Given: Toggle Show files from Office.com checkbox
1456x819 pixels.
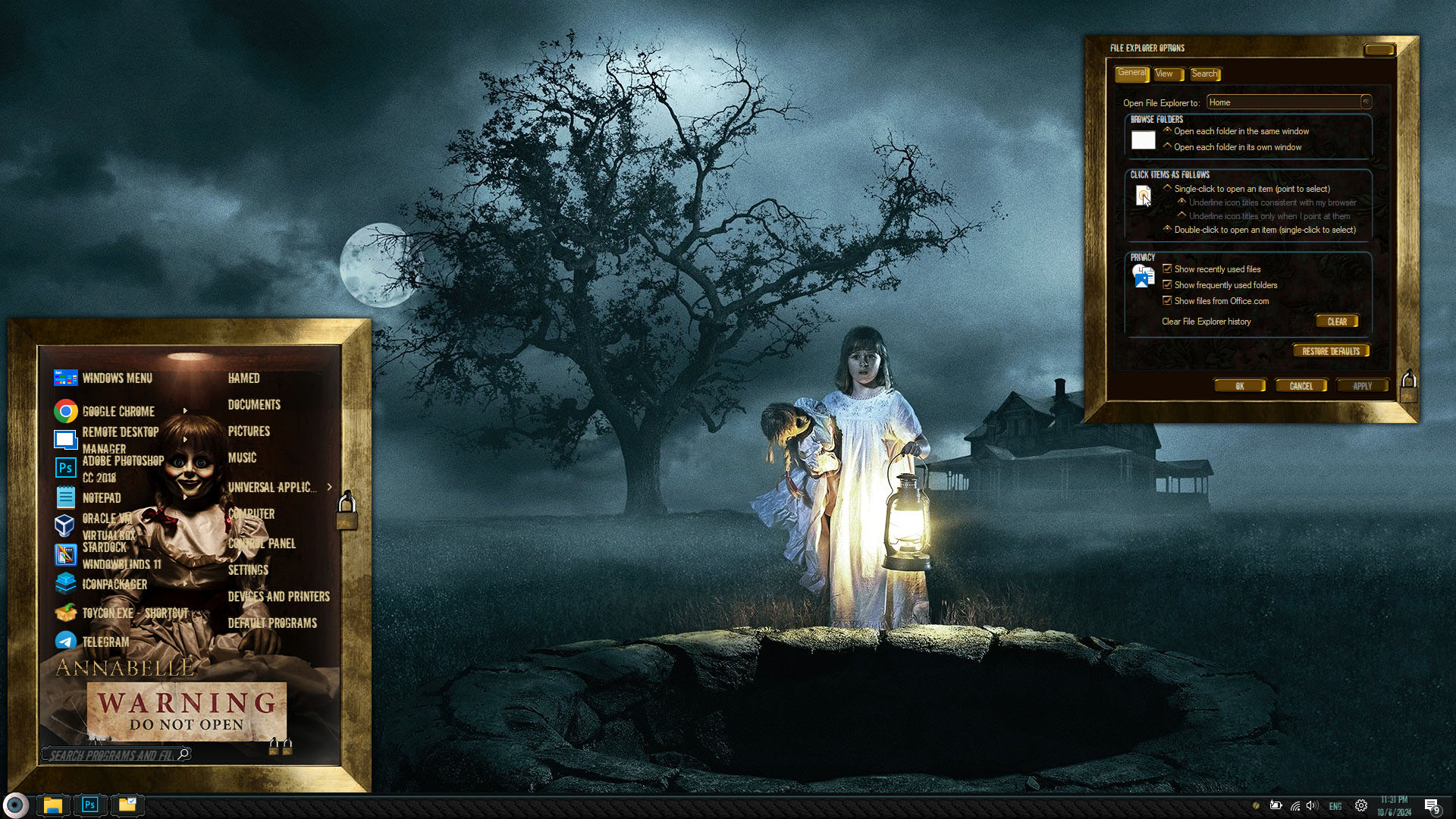Looking at the screenshot, I should click(1167, 300).
